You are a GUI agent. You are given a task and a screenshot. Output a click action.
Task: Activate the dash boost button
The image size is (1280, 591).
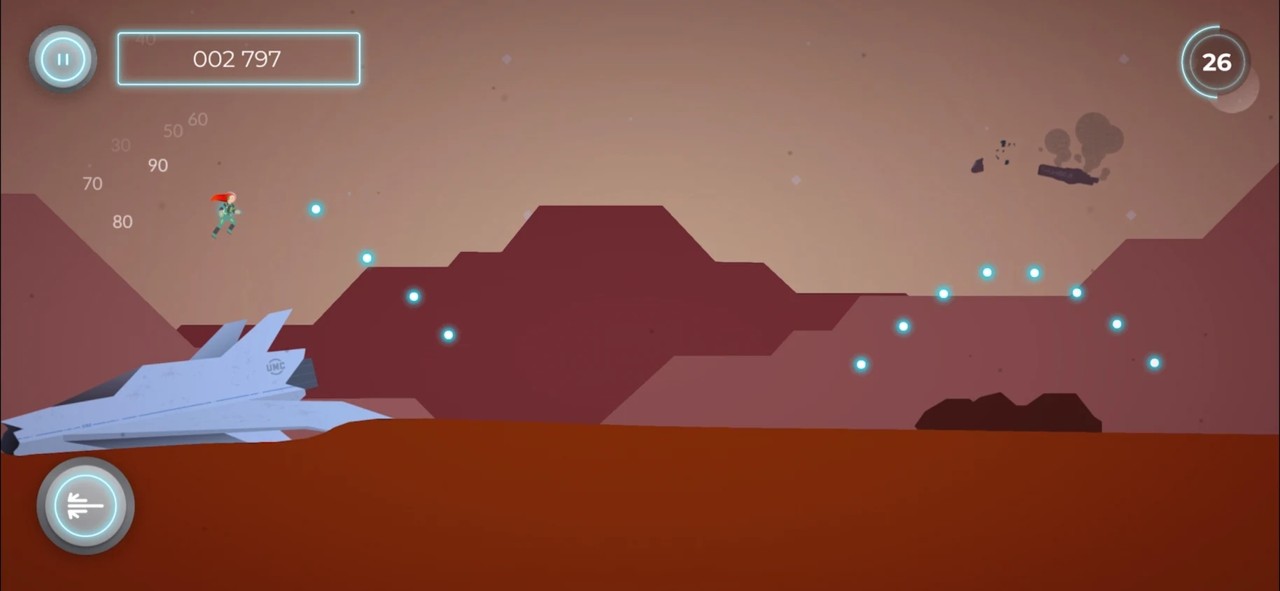click(x=85, y=506)
